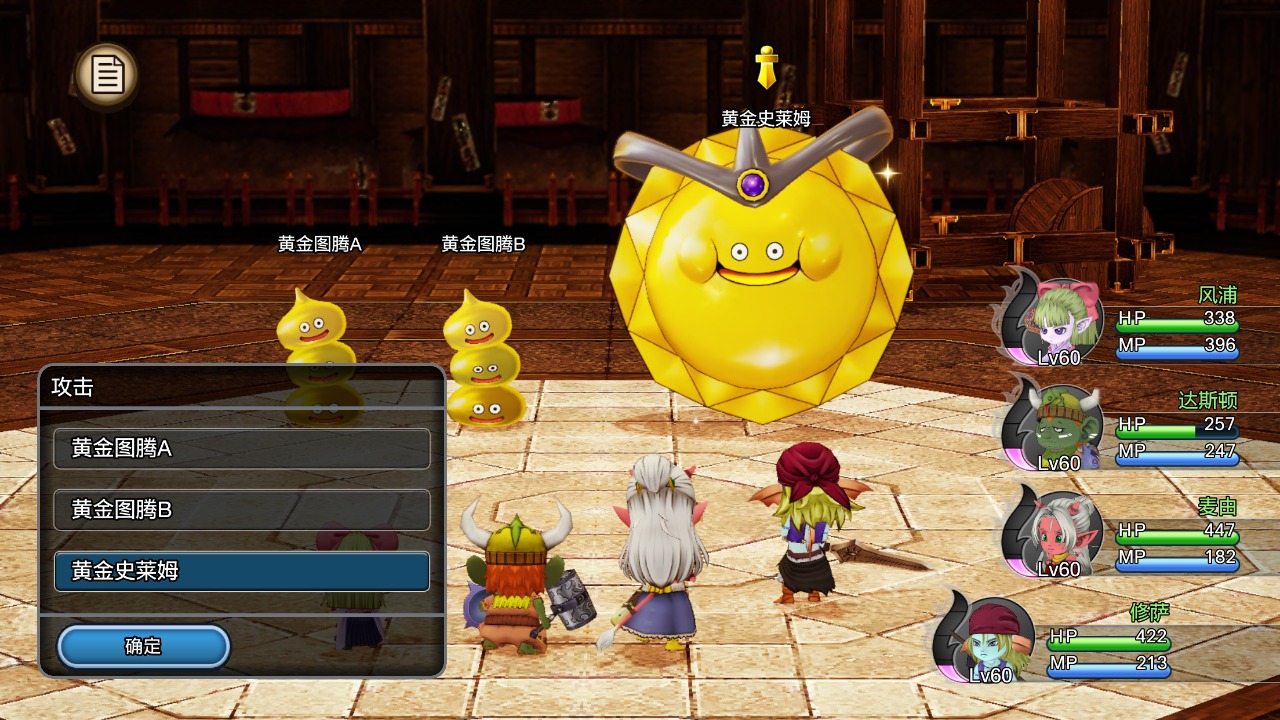The width and height of the screenshot is (1280, 720).
Task: Choose 黄金图腾B from the target list
Action: 242,510
